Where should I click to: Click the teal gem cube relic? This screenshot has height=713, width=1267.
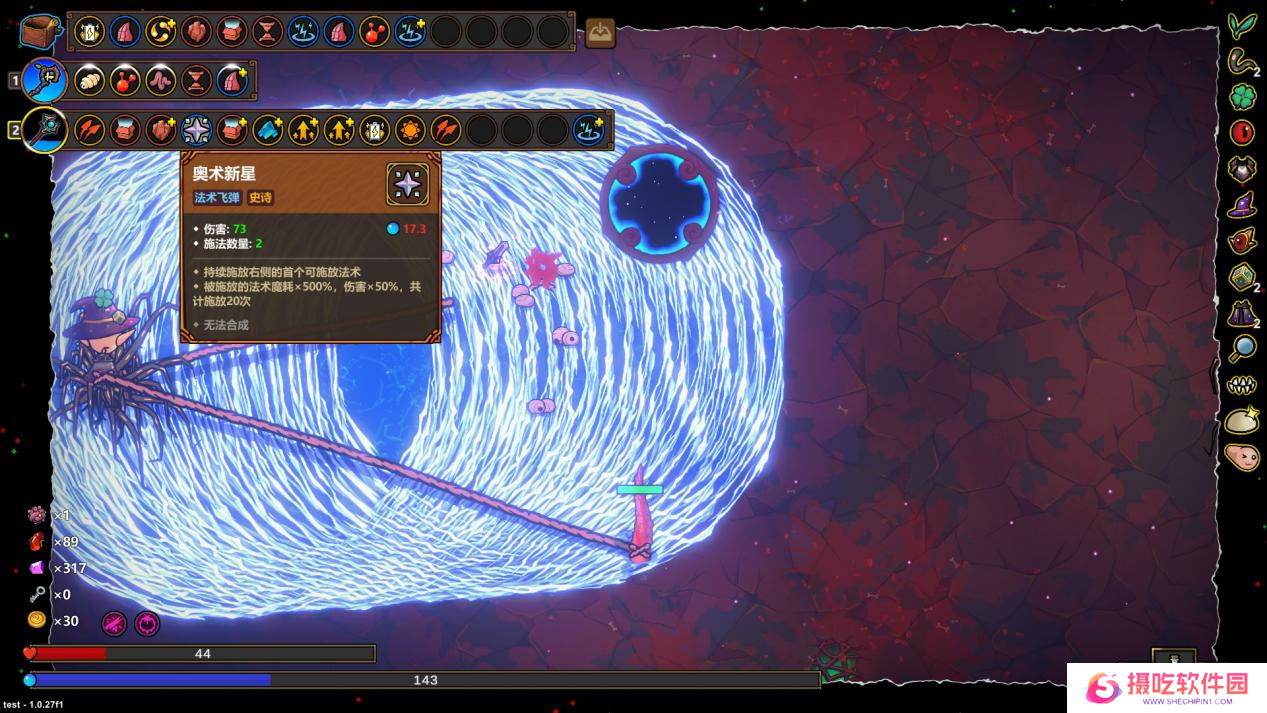click(1242, 277)
